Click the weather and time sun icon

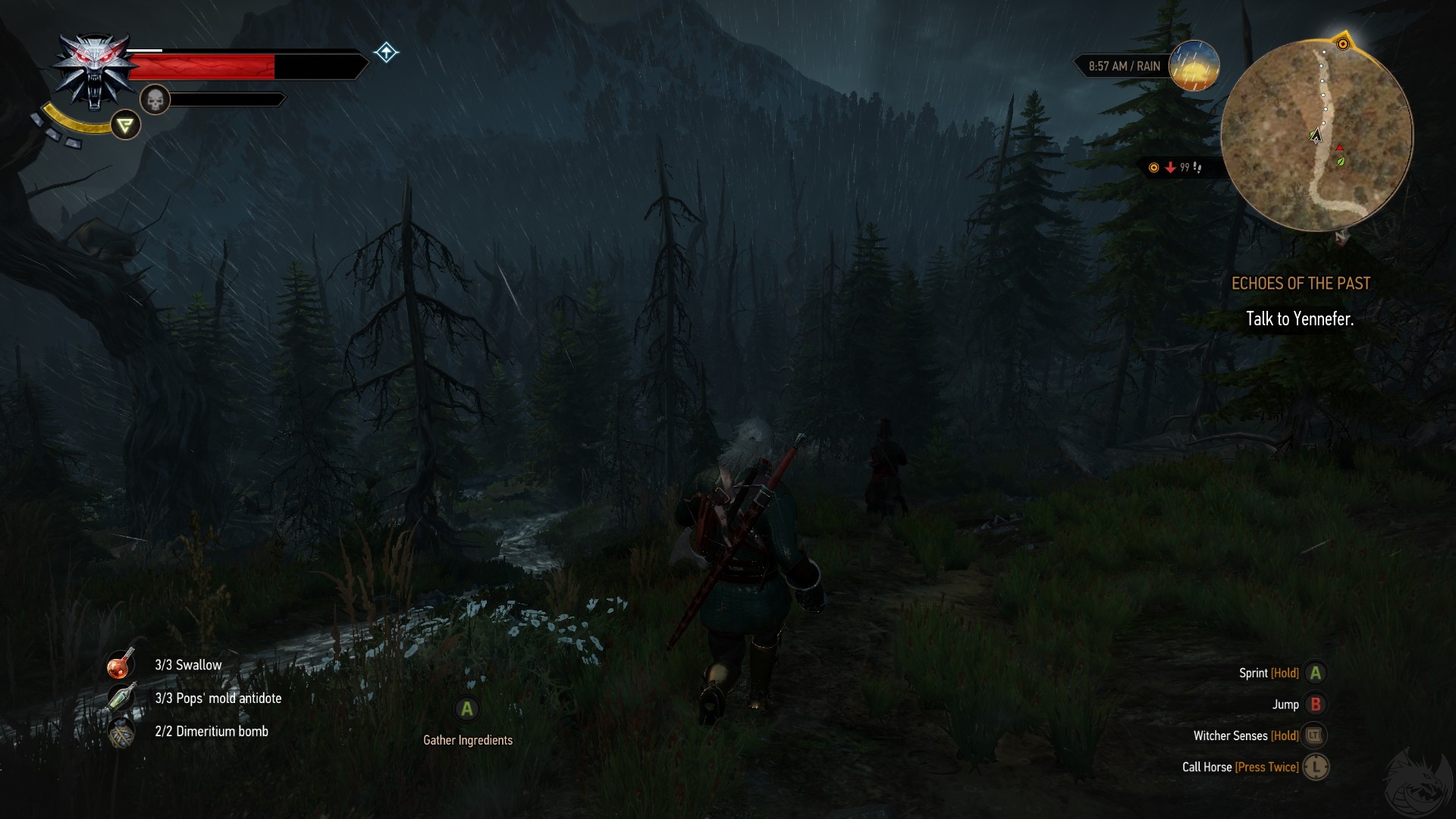tap(1194, 66)
